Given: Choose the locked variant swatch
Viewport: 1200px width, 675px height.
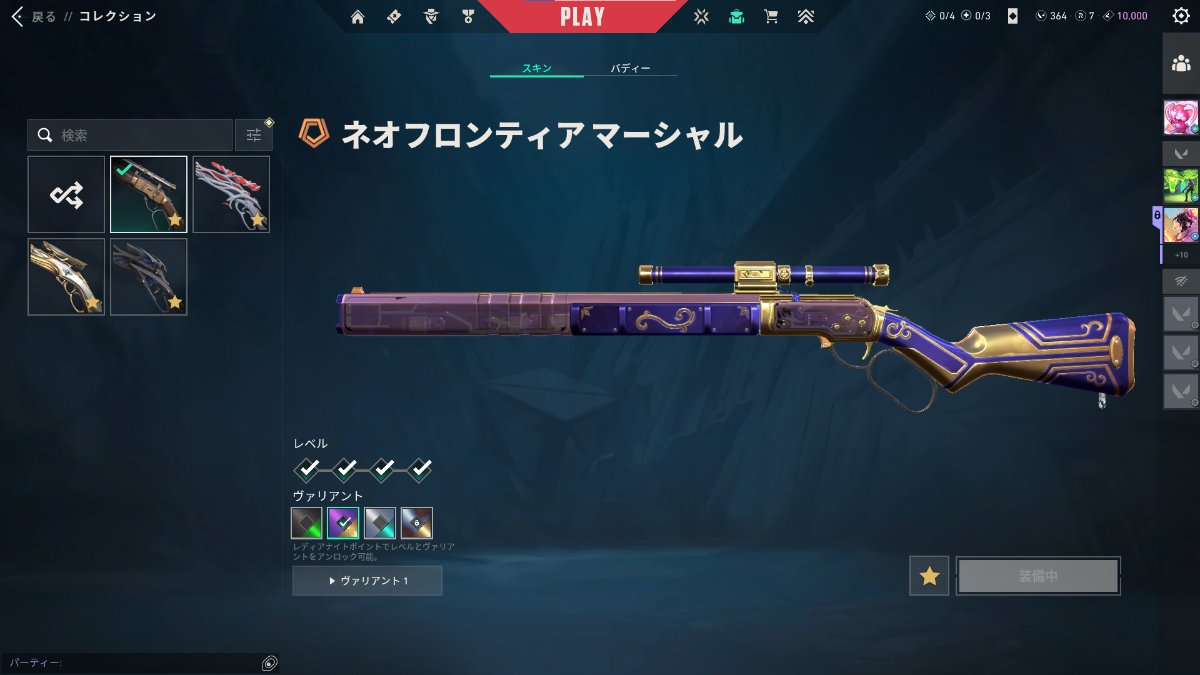Looking at the screenshot, I should click(416, 523).
